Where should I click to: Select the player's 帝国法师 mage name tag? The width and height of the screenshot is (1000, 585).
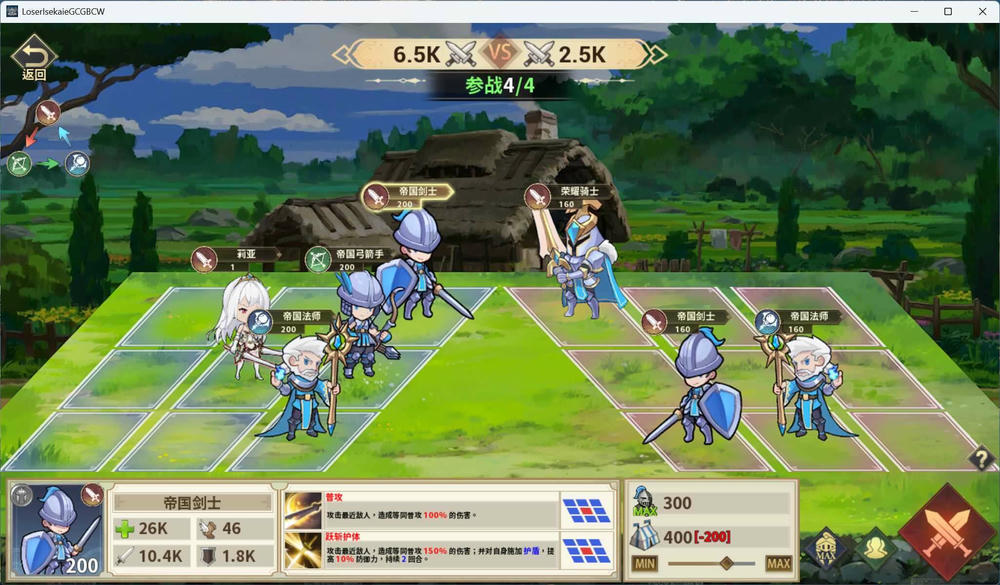(x=288, y=321)
